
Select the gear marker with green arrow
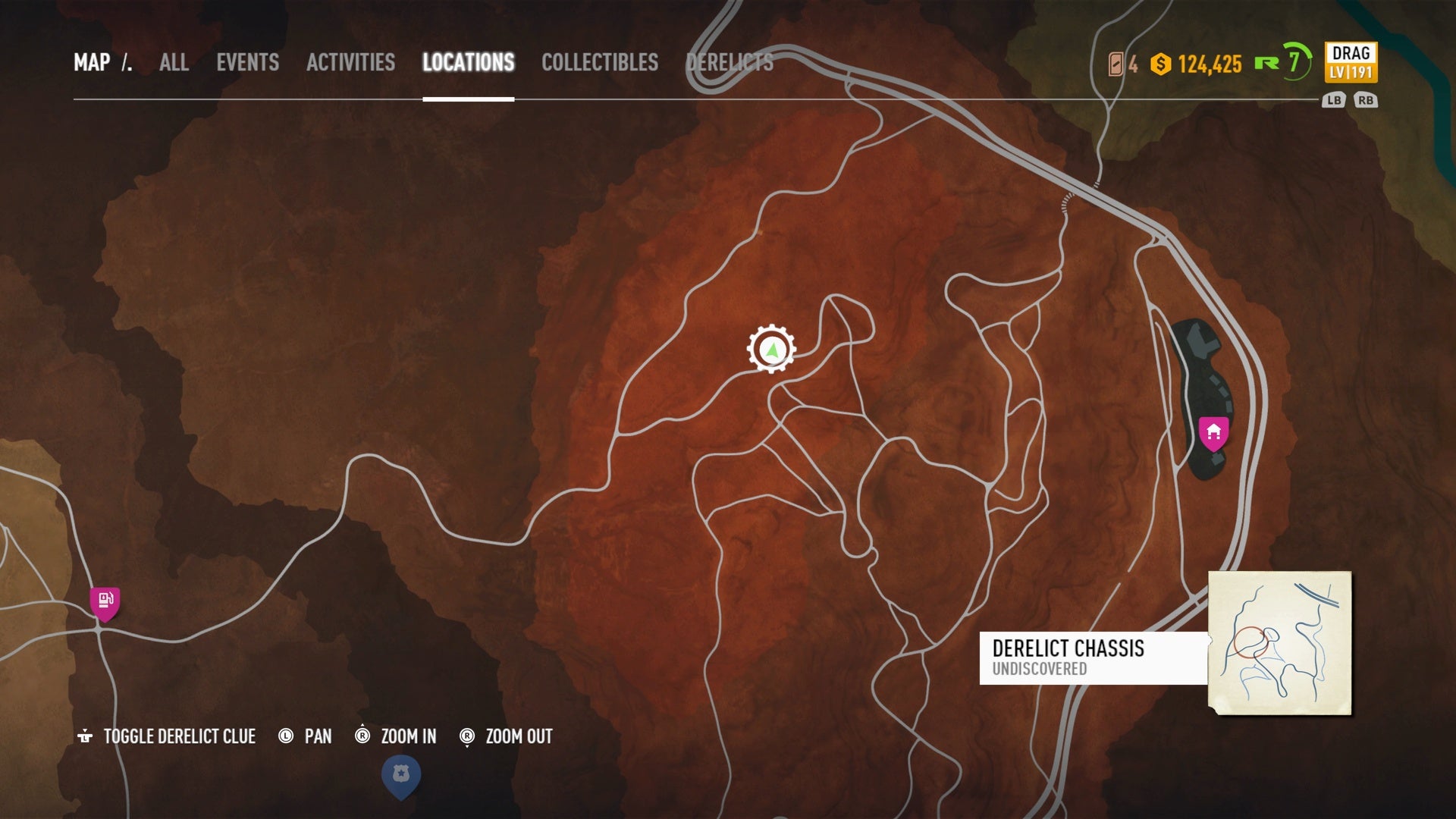click(x=771, y=350)
